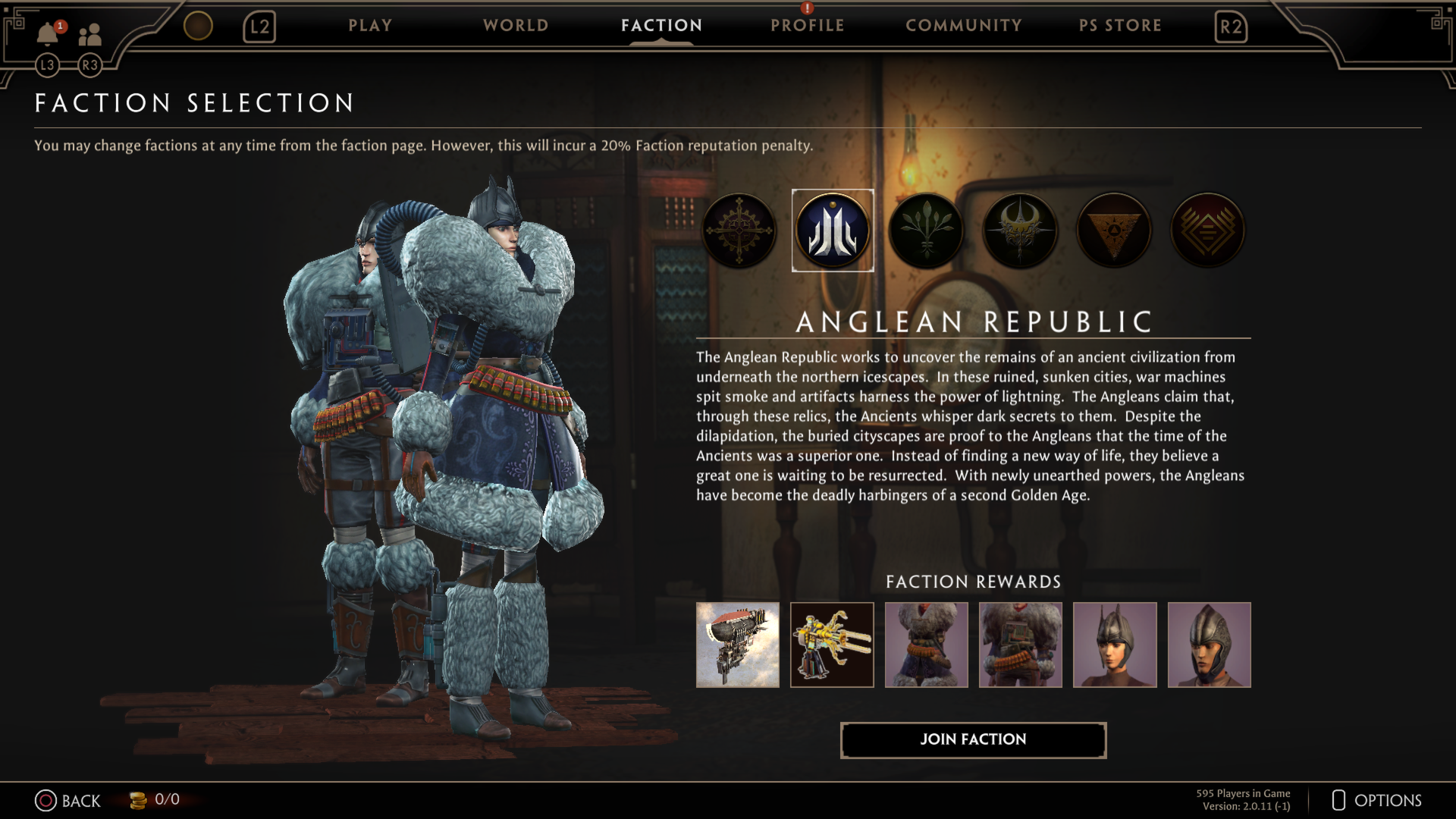
Task: Select the rightmost faction emblem
Action: (x=1208, y=230)
